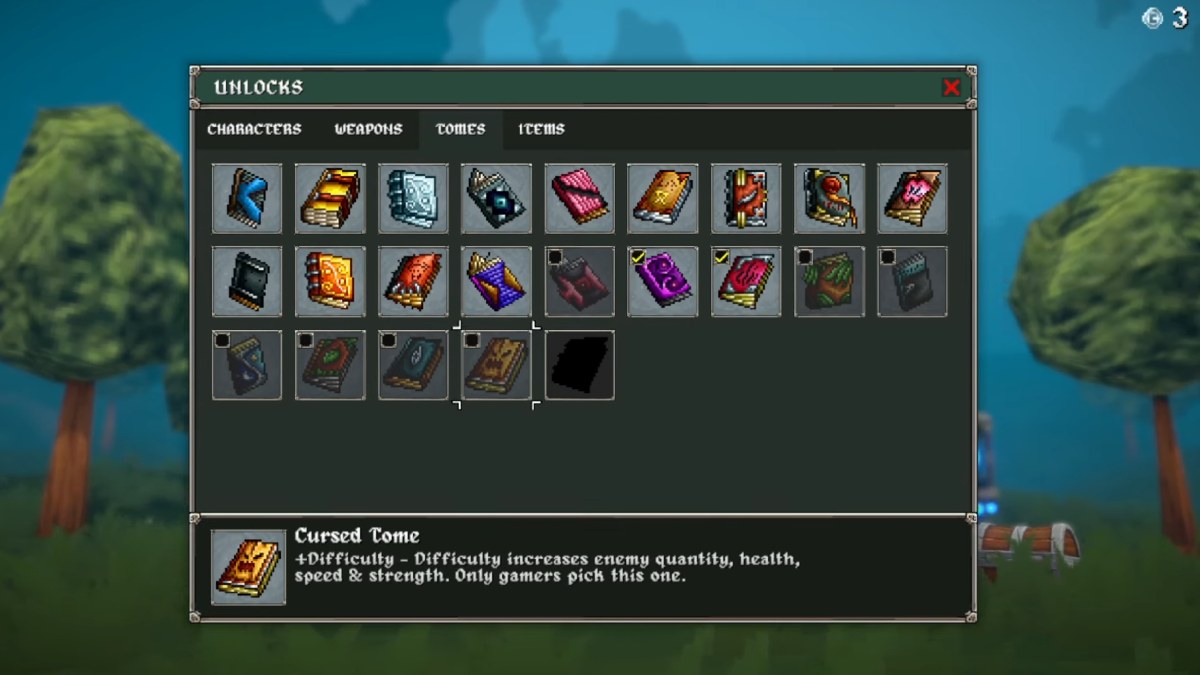The image size is (1200, 675).
Task: Select the dark tome with glowing blue gem
Action: (497, 198)
